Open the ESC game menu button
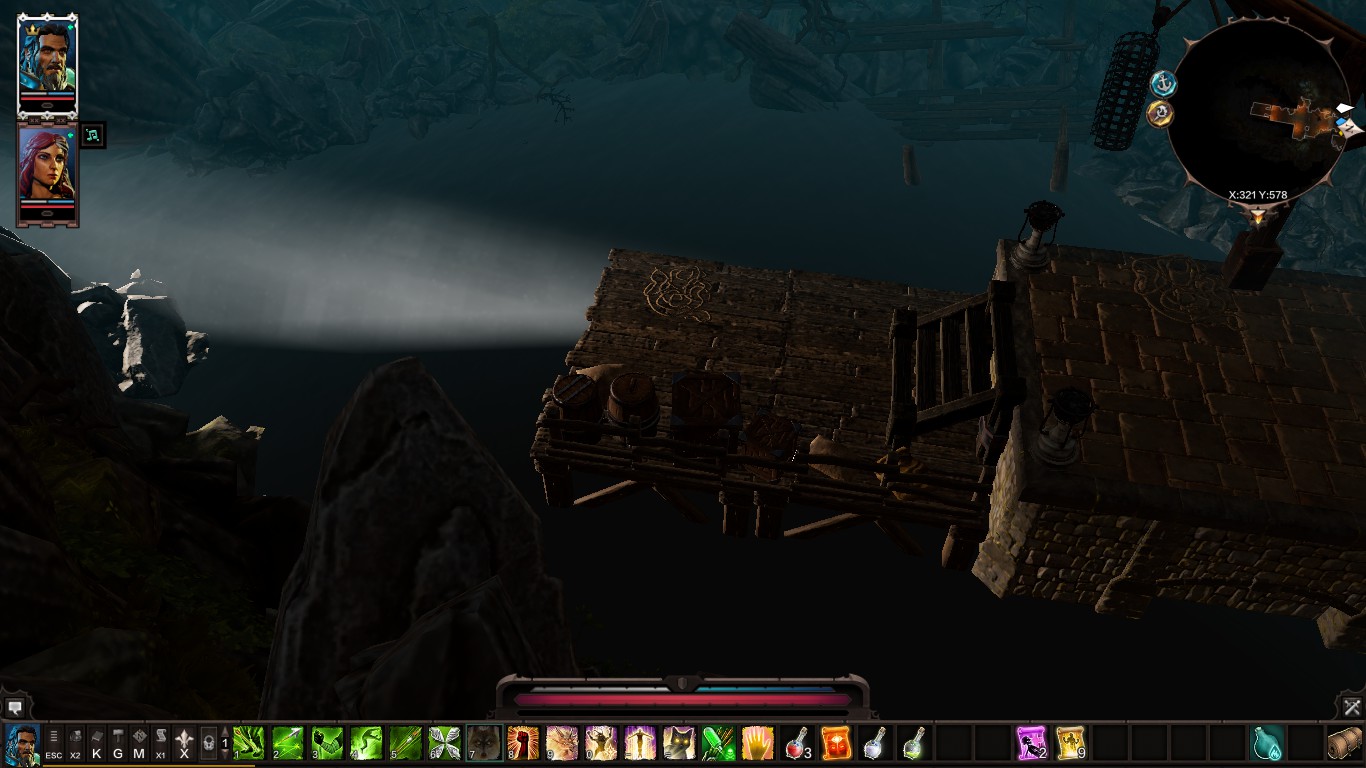Image resolution: width=1366 pixels, height=768 pixels. pyautogui.click(x=53, y=742)
